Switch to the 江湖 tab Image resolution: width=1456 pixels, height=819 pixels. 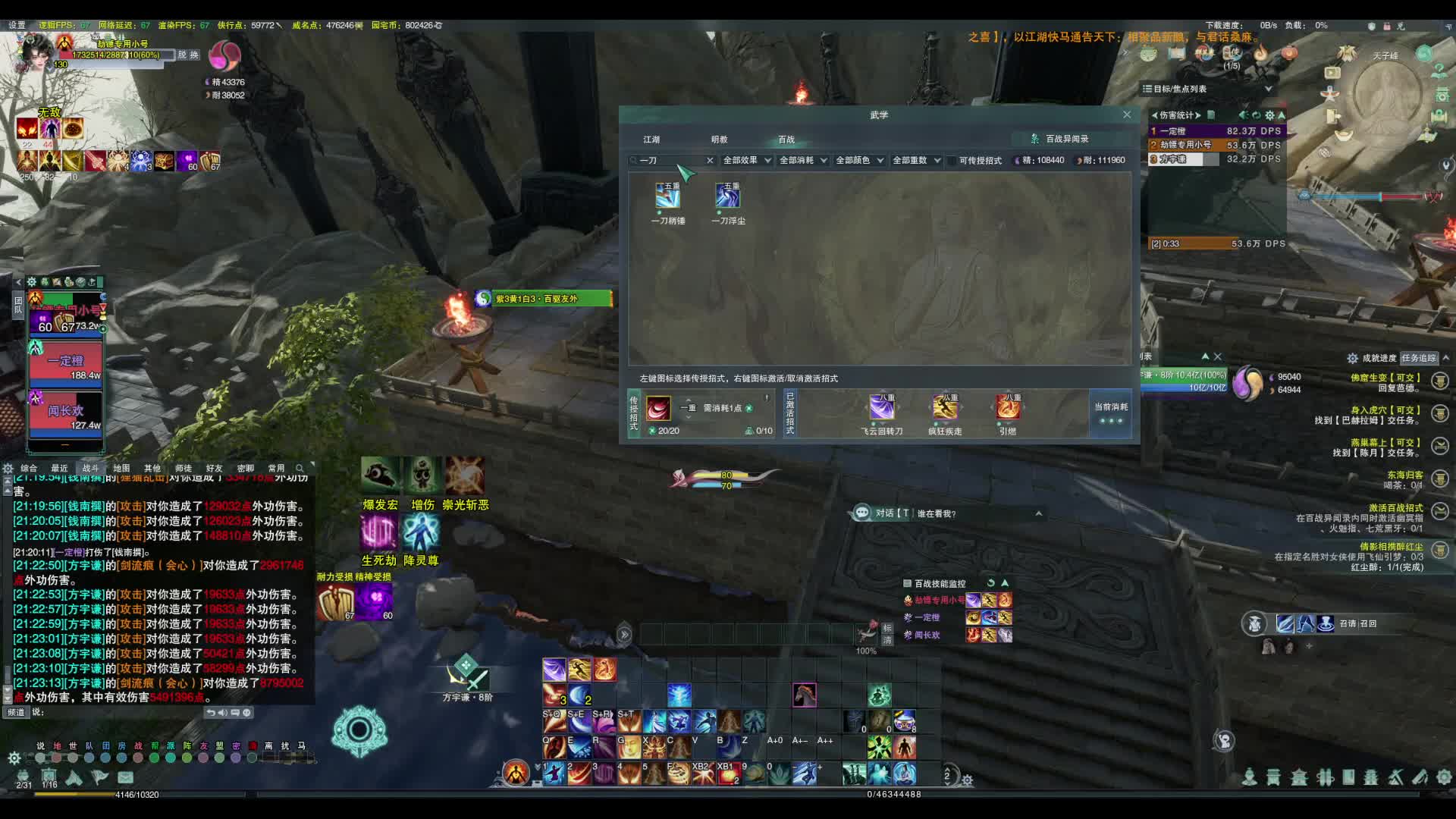coord(651,140)
